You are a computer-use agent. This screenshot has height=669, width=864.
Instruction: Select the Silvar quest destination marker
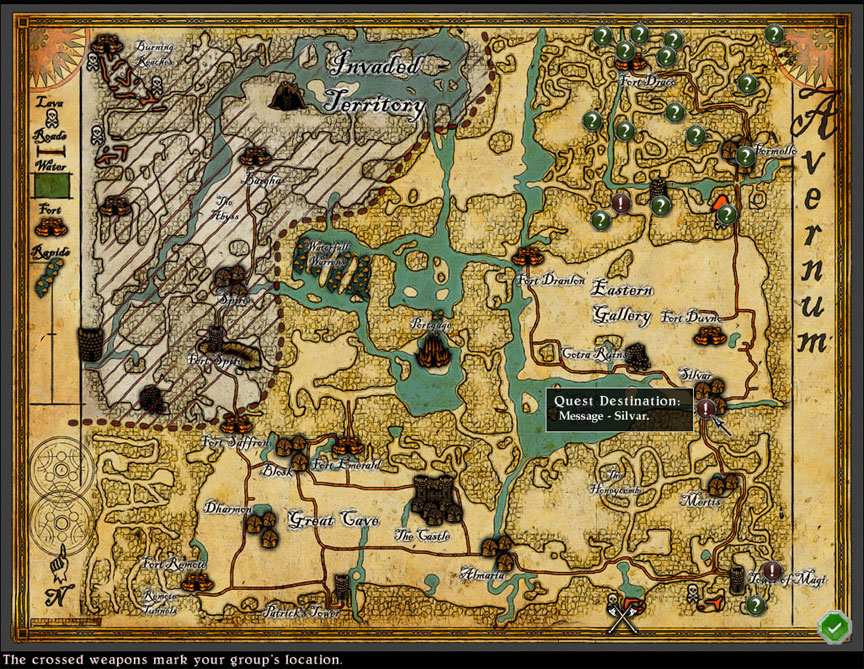(x=706, y=408)
